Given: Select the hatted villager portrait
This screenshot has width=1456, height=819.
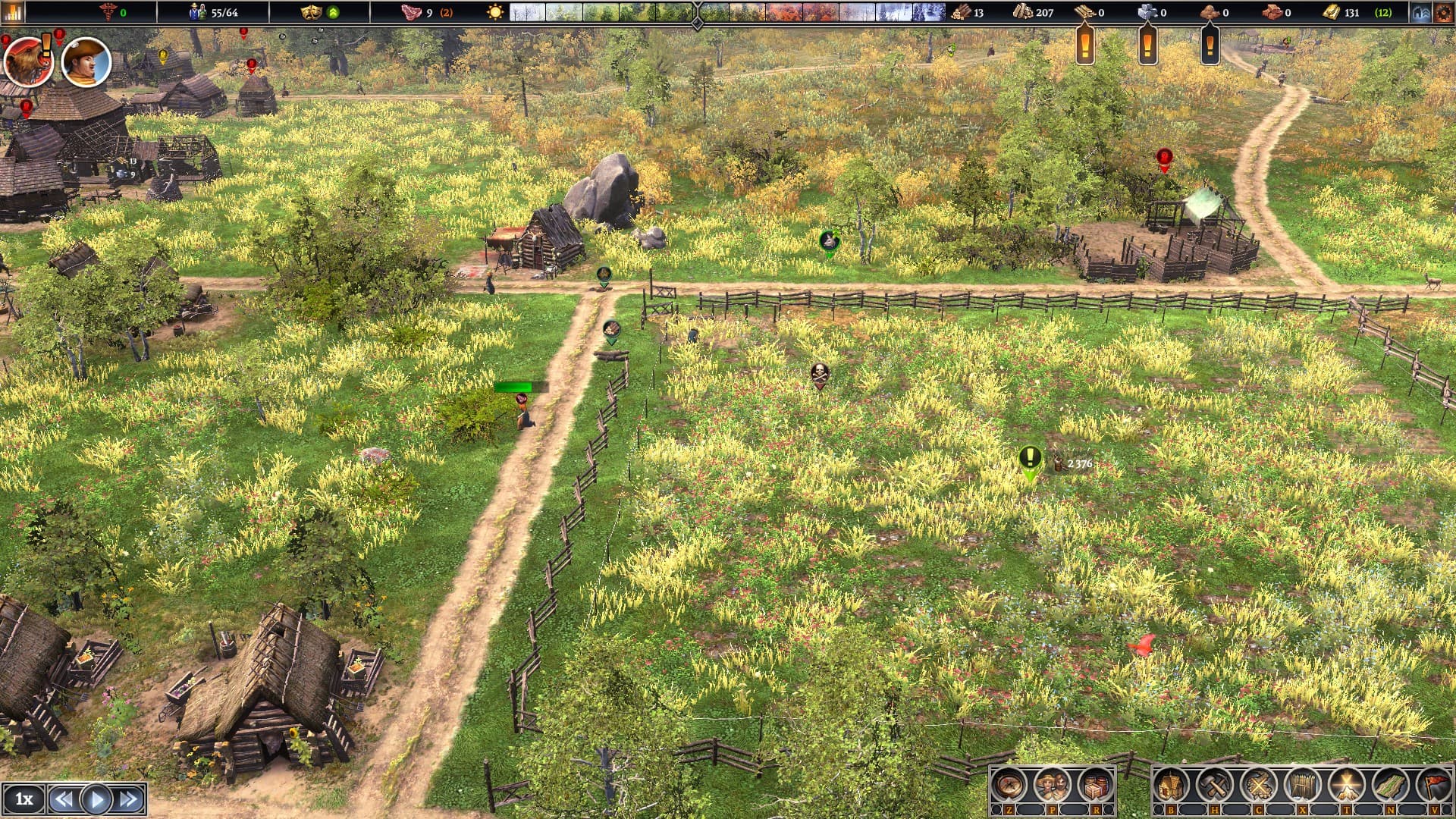Looking at the screenshot, I should [x=86, y=61].
